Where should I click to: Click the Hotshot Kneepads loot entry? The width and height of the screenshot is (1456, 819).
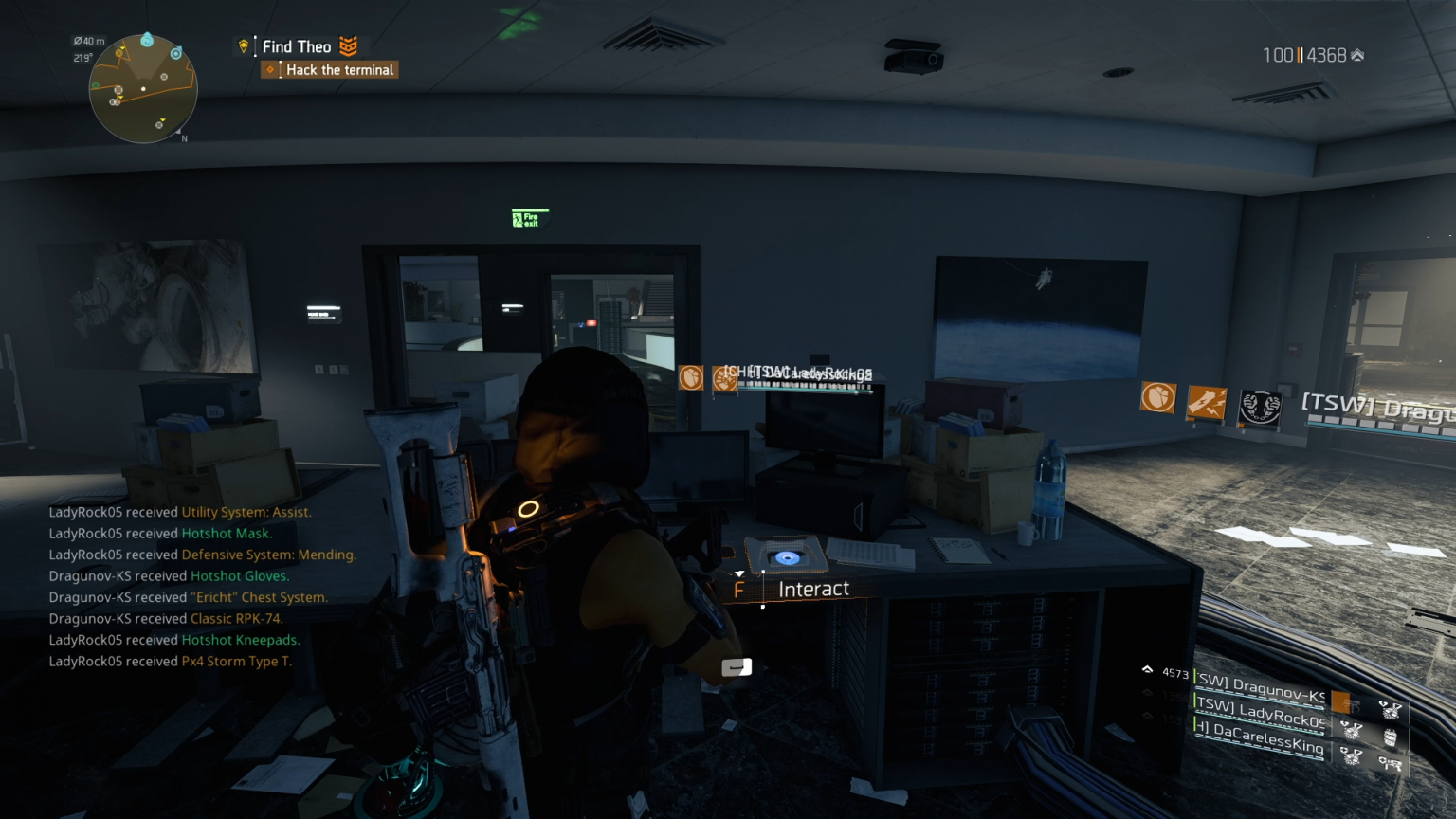(241, 640)
